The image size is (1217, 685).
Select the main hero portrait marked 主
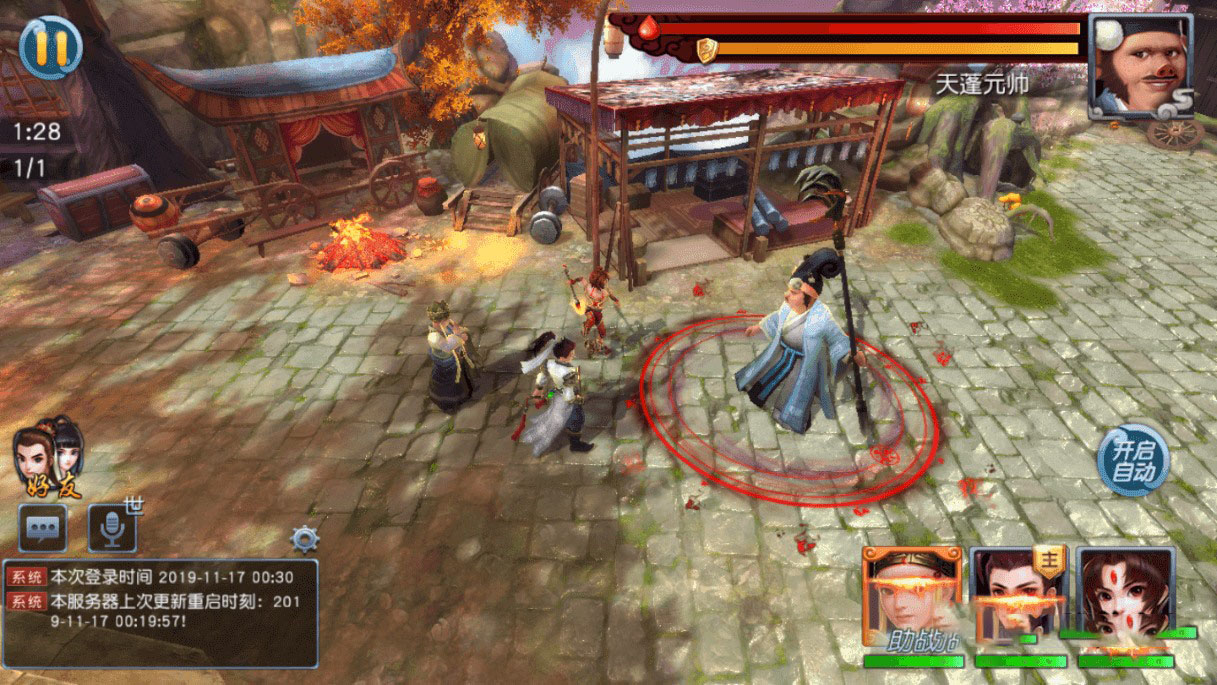[x=1019, y=597]
